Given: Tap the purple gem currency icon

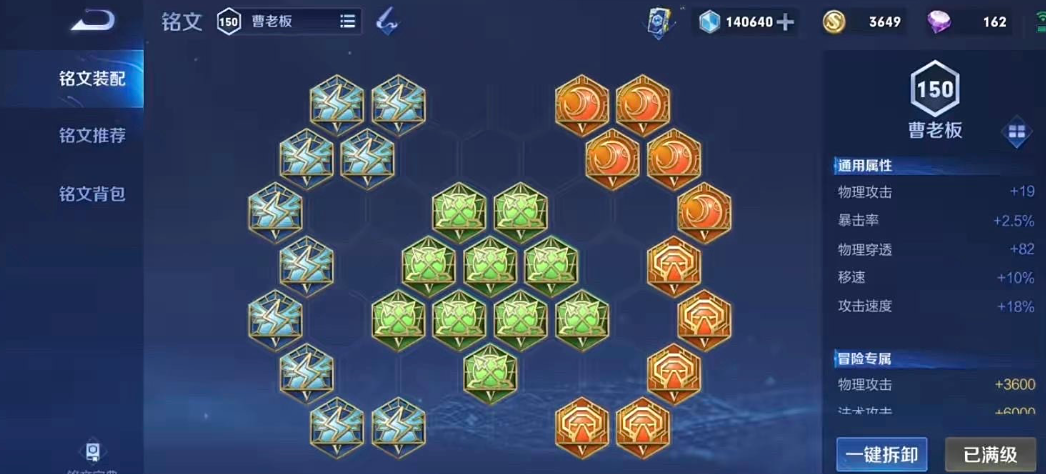Looking at the screenshot, I should click(x=941, y=22).
